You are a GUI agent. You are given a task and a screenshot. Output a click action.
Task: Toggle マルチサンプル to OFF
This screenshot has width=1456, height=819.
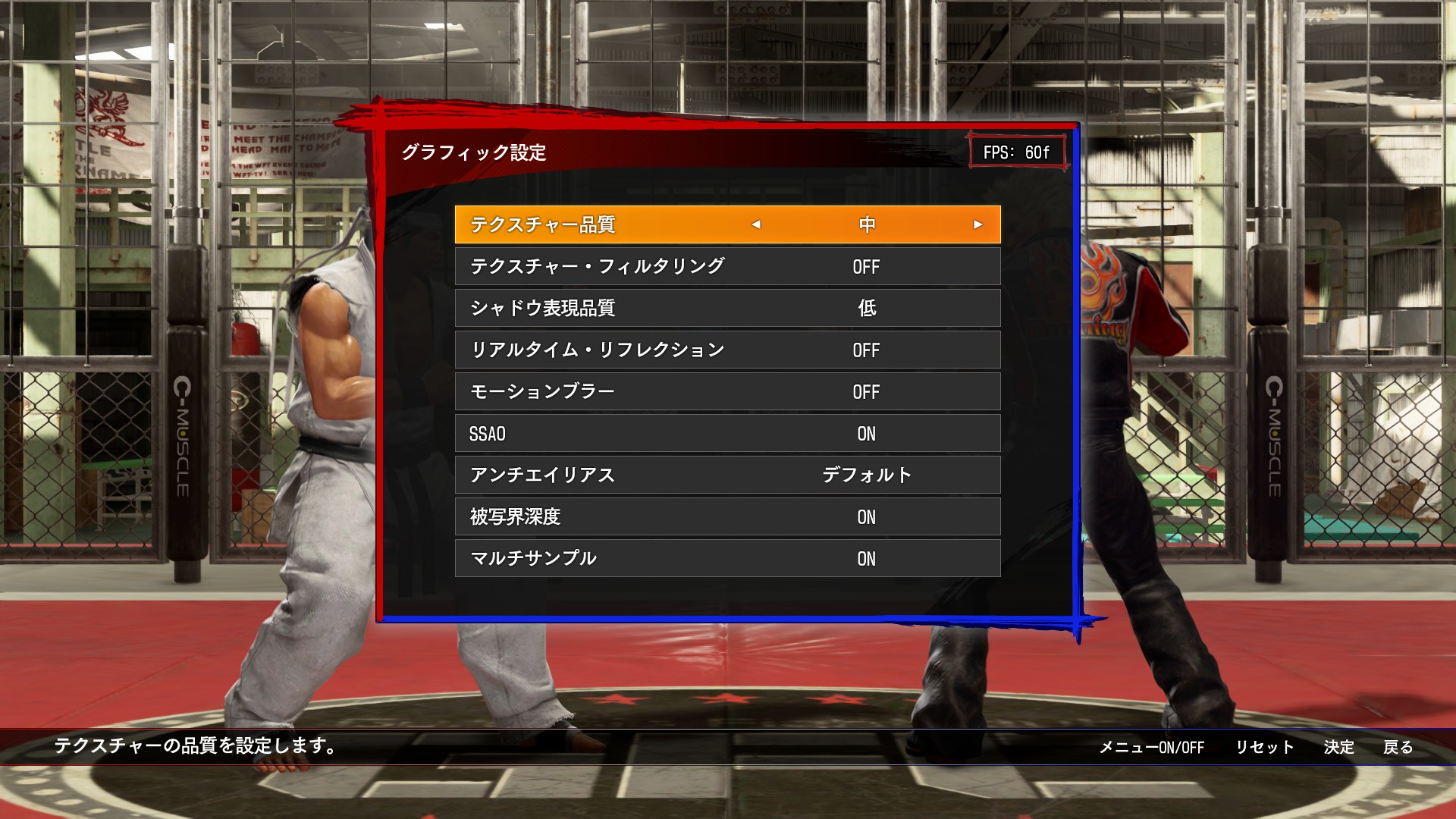click(866, 559)
